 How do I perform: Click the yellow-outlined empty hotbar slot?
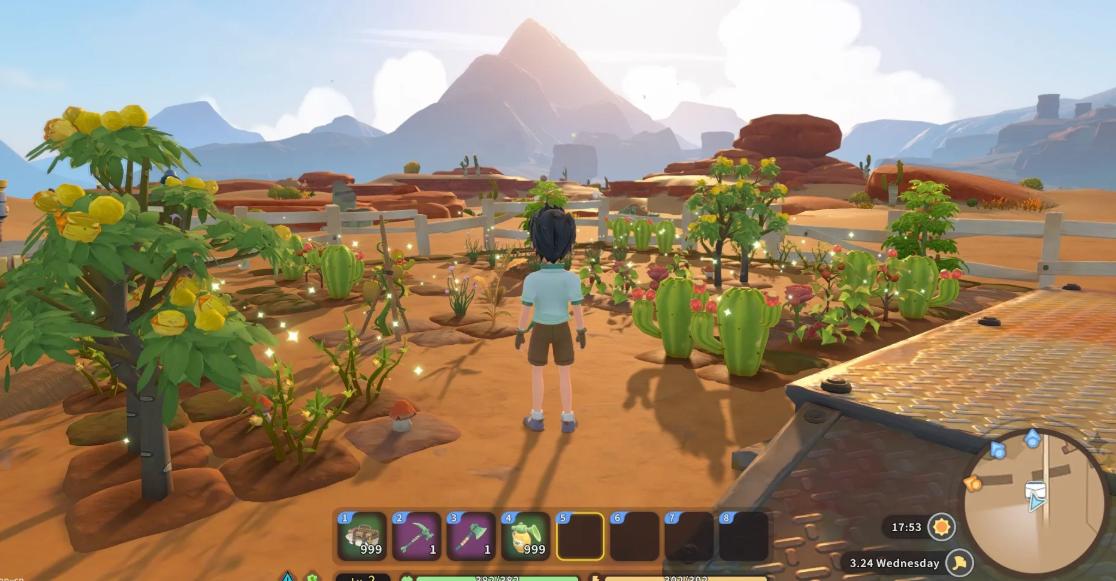(x=580, y=537)
